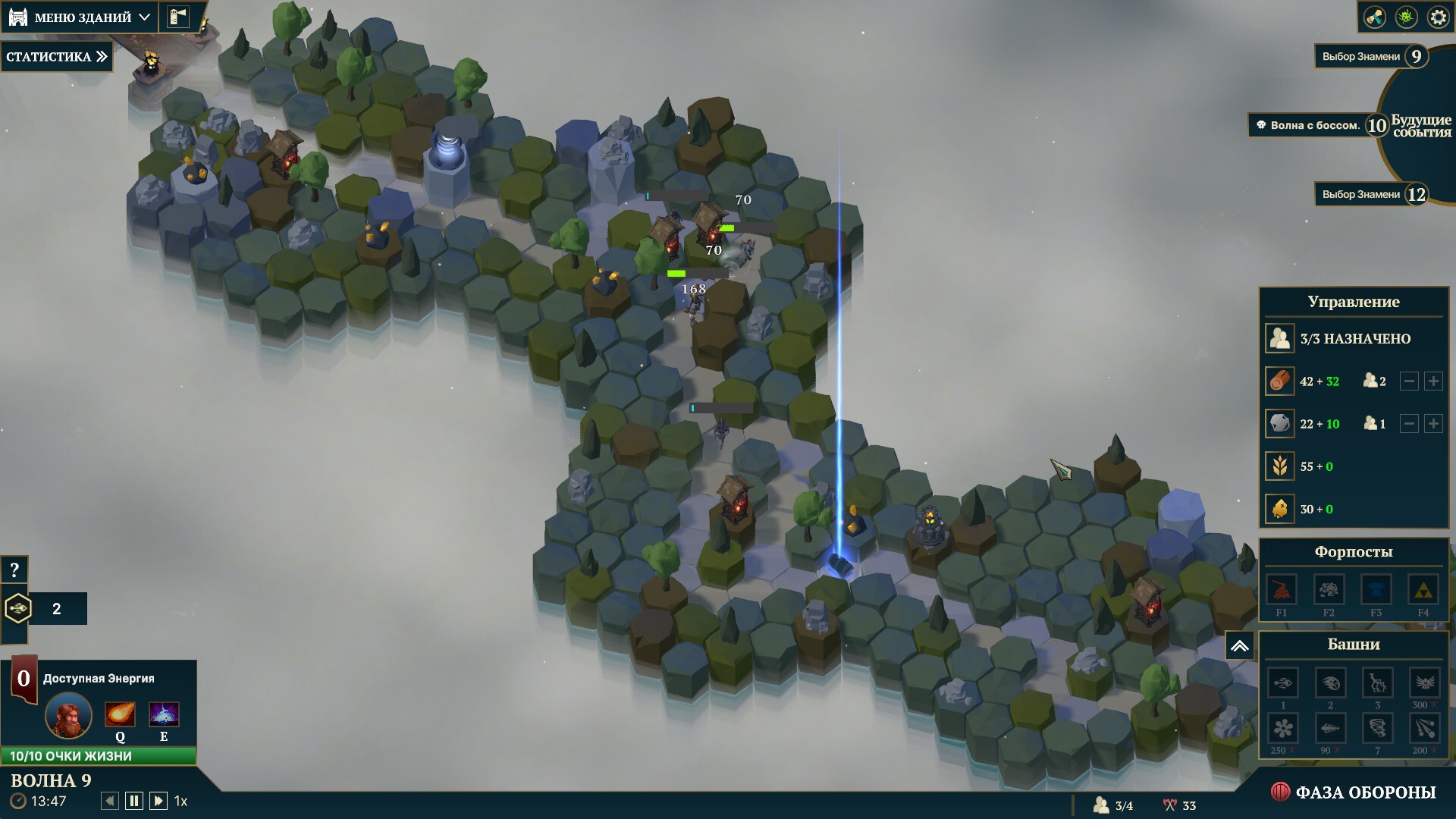Remove a worker from stone gathering
The height and width of the screenshot is (819, 1456).
coord(1409,424)
